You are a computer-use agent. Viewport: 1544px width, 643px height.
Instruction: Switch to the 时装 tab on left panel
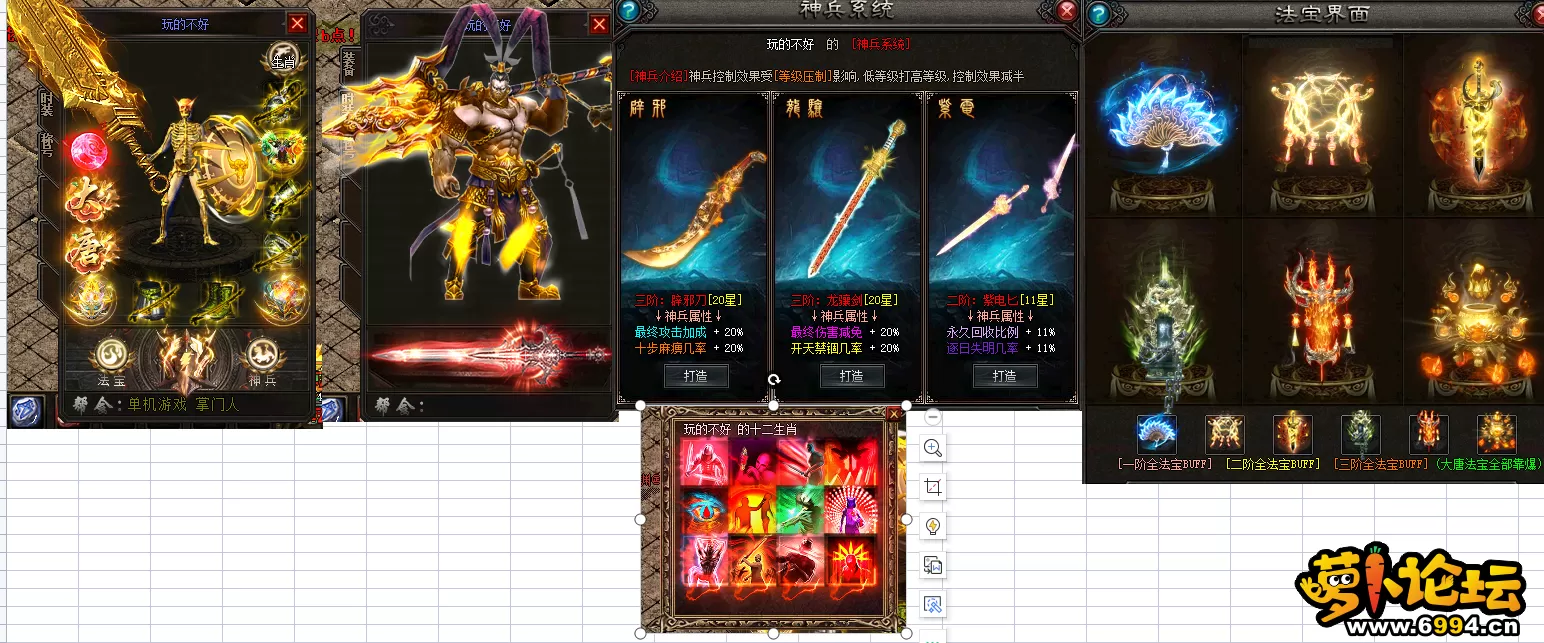tap(46, 103)
